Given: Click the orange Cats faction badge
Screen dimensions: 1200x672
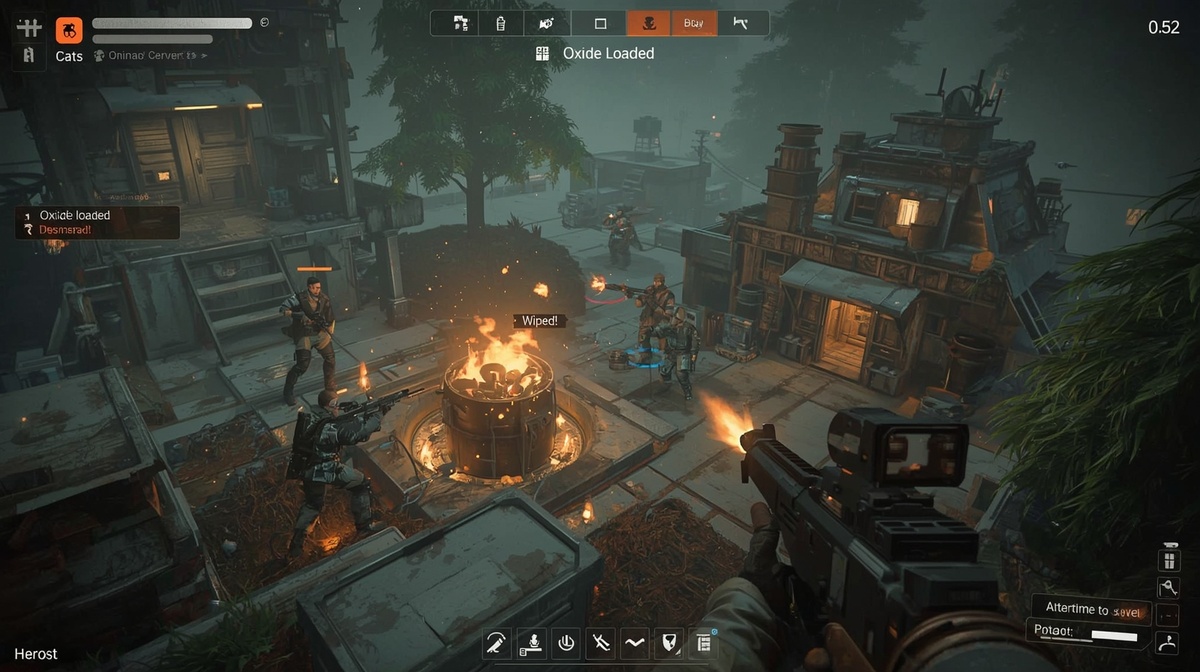Looking at the screenshot, I should tap(69, 29).
